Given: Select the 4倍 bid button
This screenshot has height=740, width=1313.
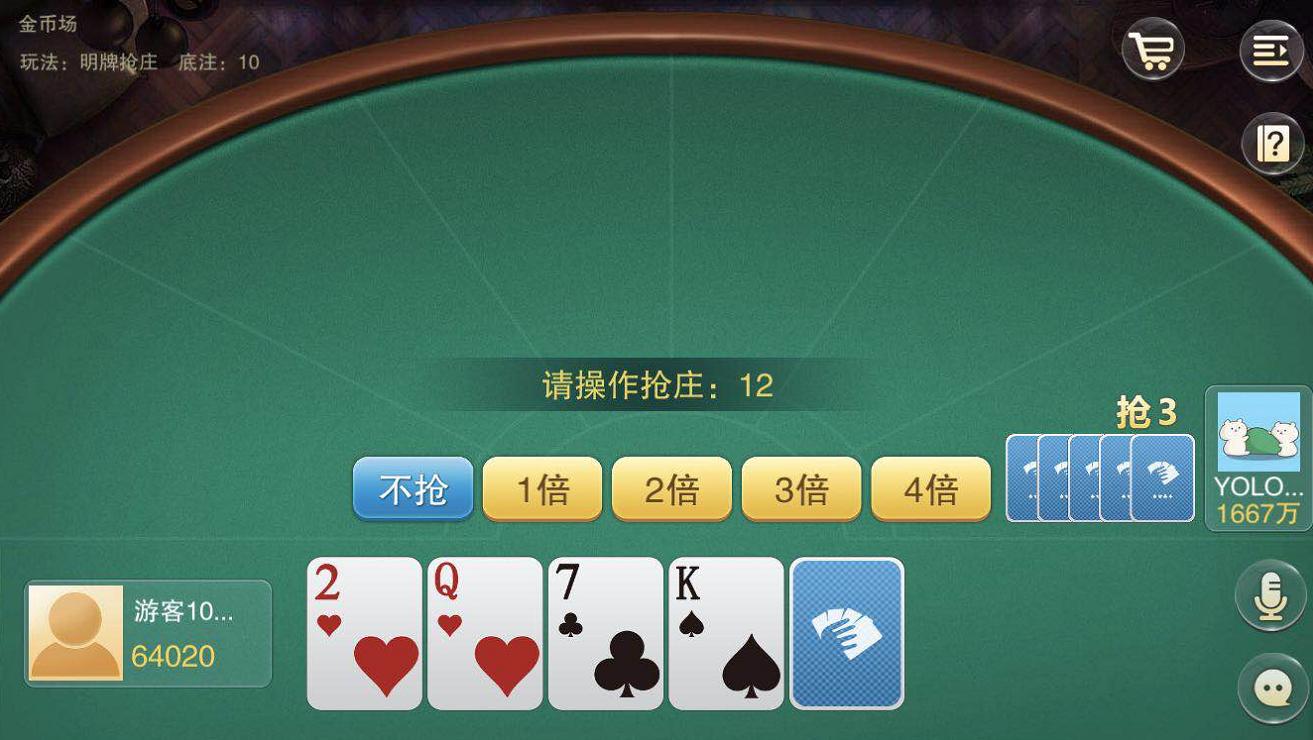Looking at the screenshot, I should click(929, 489).
